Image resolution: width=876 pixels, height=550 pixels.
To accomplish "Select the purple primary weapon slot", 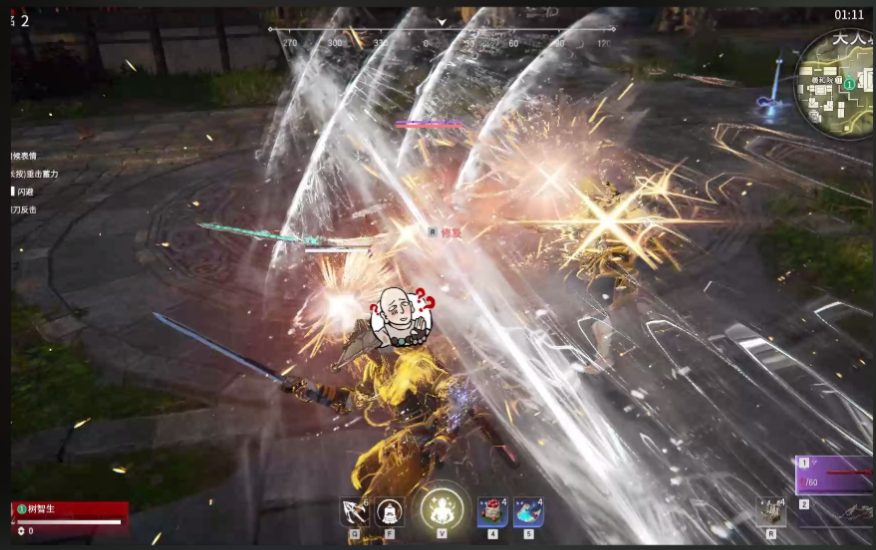I will pyautogui.click(x=835, y=474).
